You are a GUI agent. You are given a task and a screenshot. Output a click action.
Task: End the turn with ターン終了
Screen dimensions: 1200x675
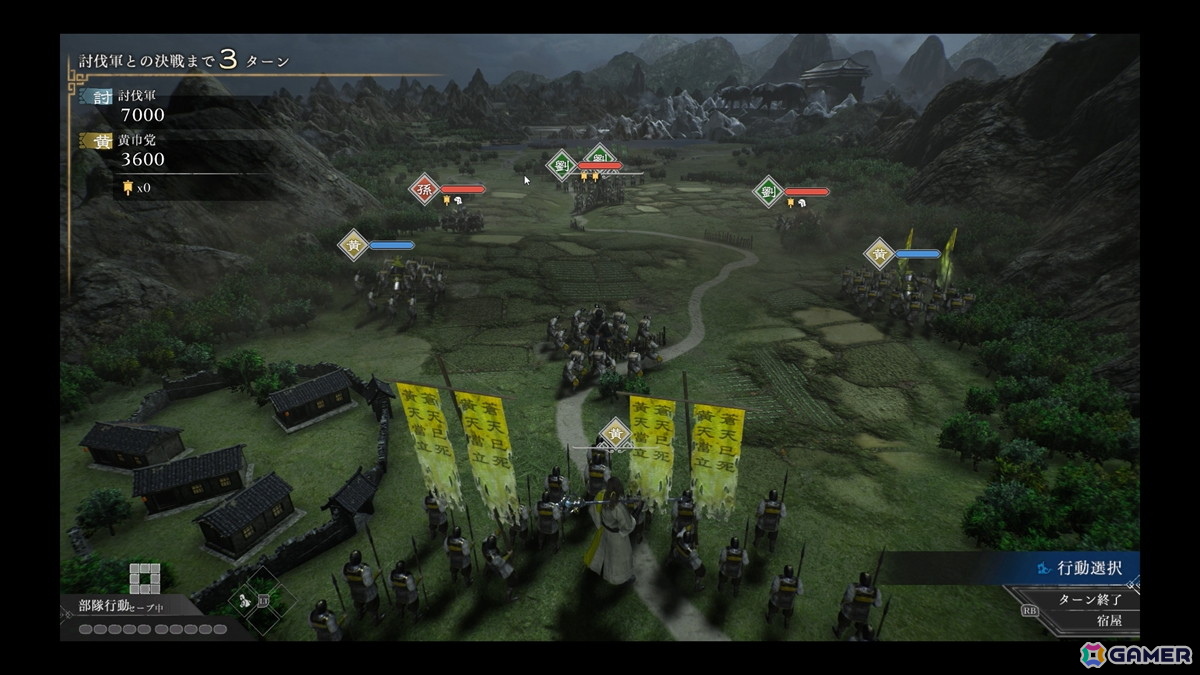1089,598
